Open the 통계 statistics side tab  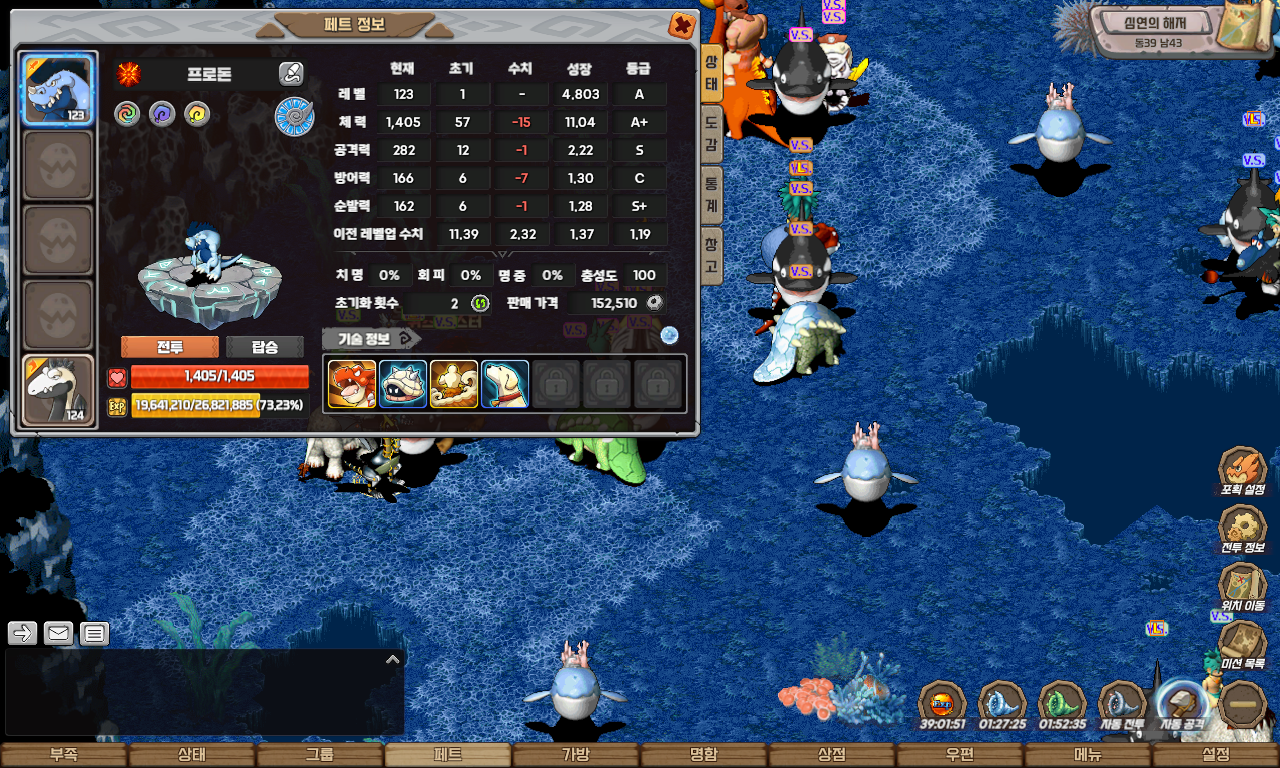pyautogui.click(x=711, y=193)
